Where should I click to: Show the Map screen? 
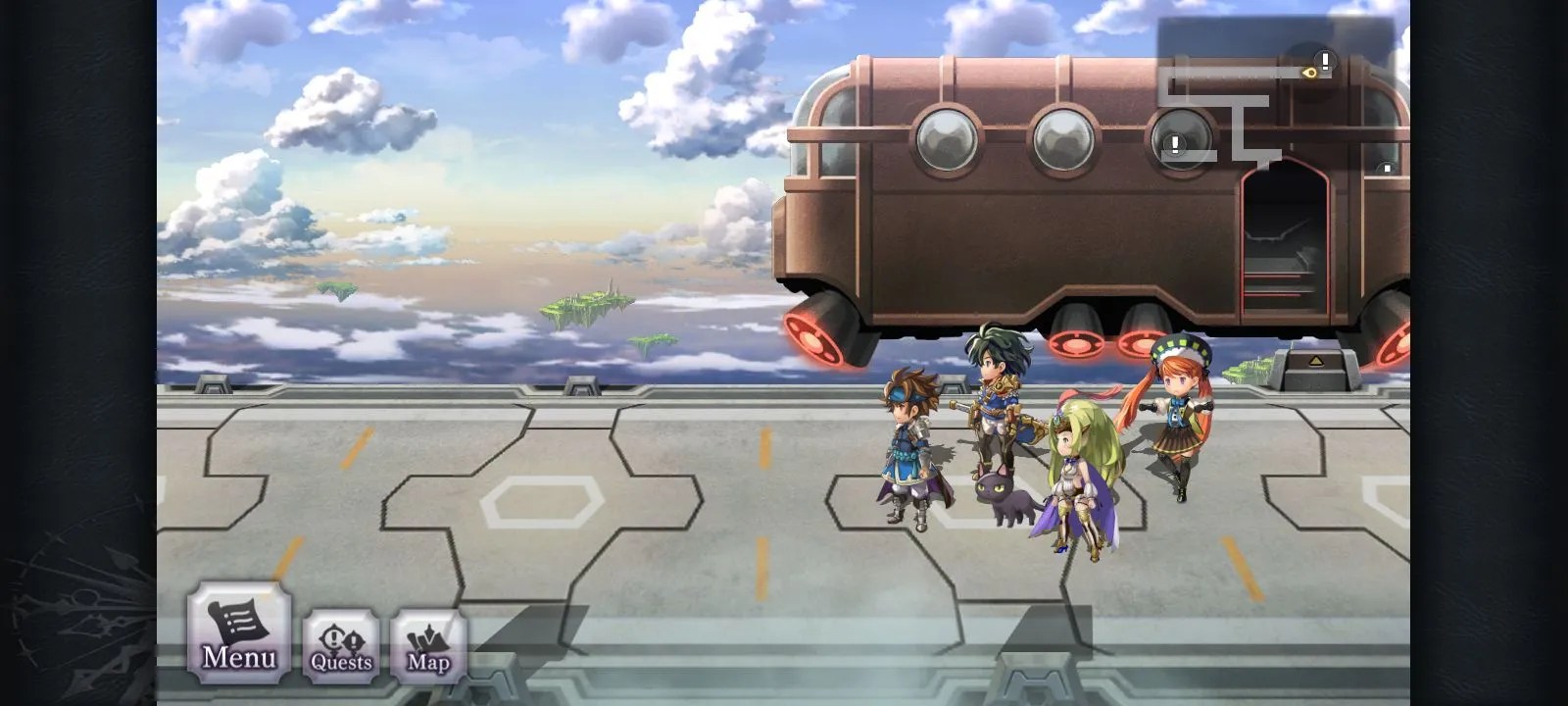coord(428,646)
